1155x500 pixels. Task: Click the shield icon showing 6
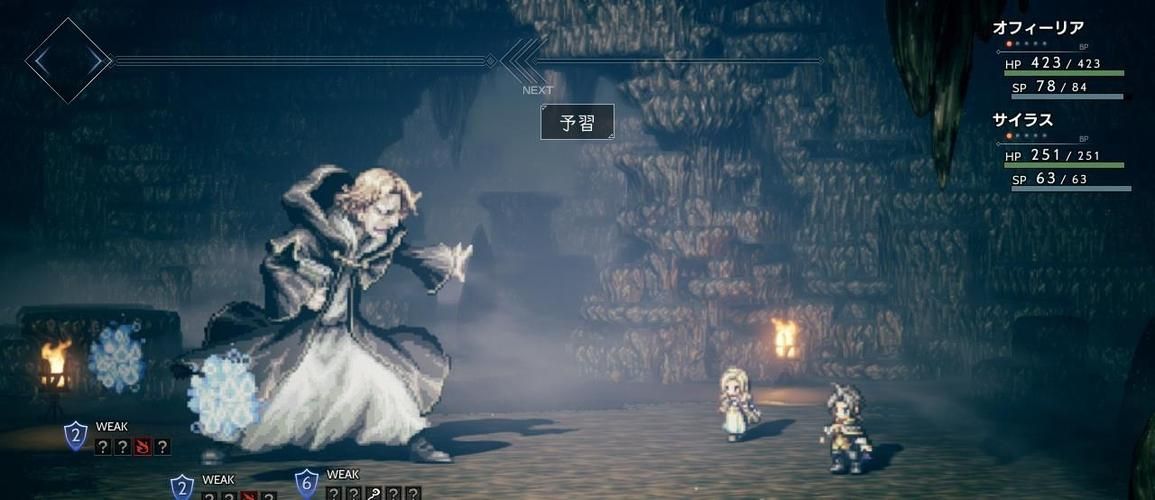[307, 483]
